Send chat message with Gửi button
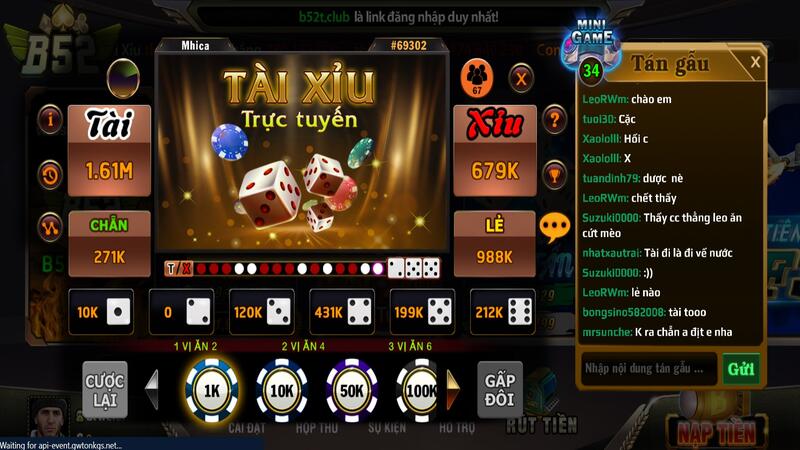The image size is (800, 450). 741,368
